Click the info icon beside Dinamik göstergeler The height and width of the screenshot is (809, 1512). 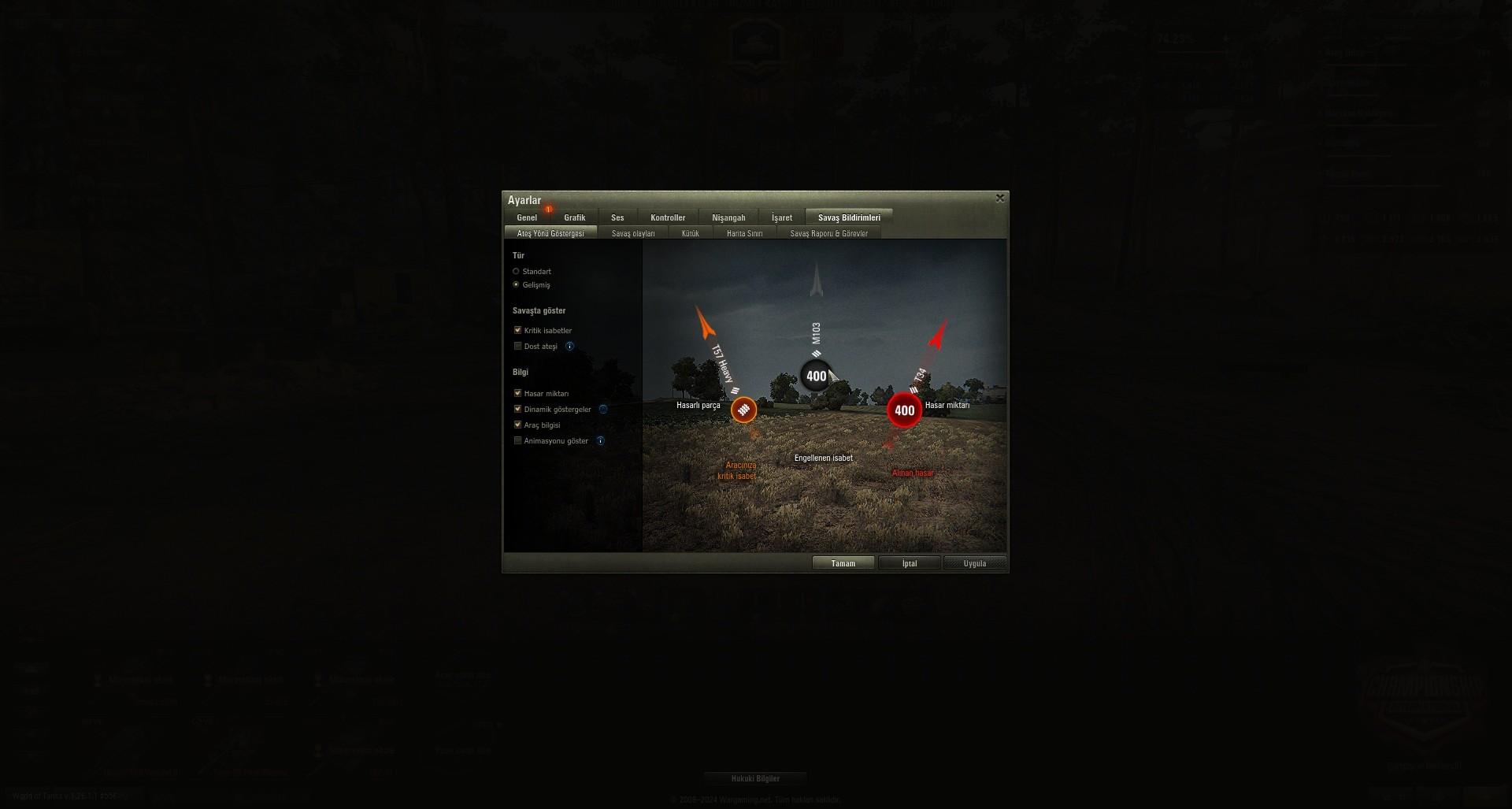[602, 409]
